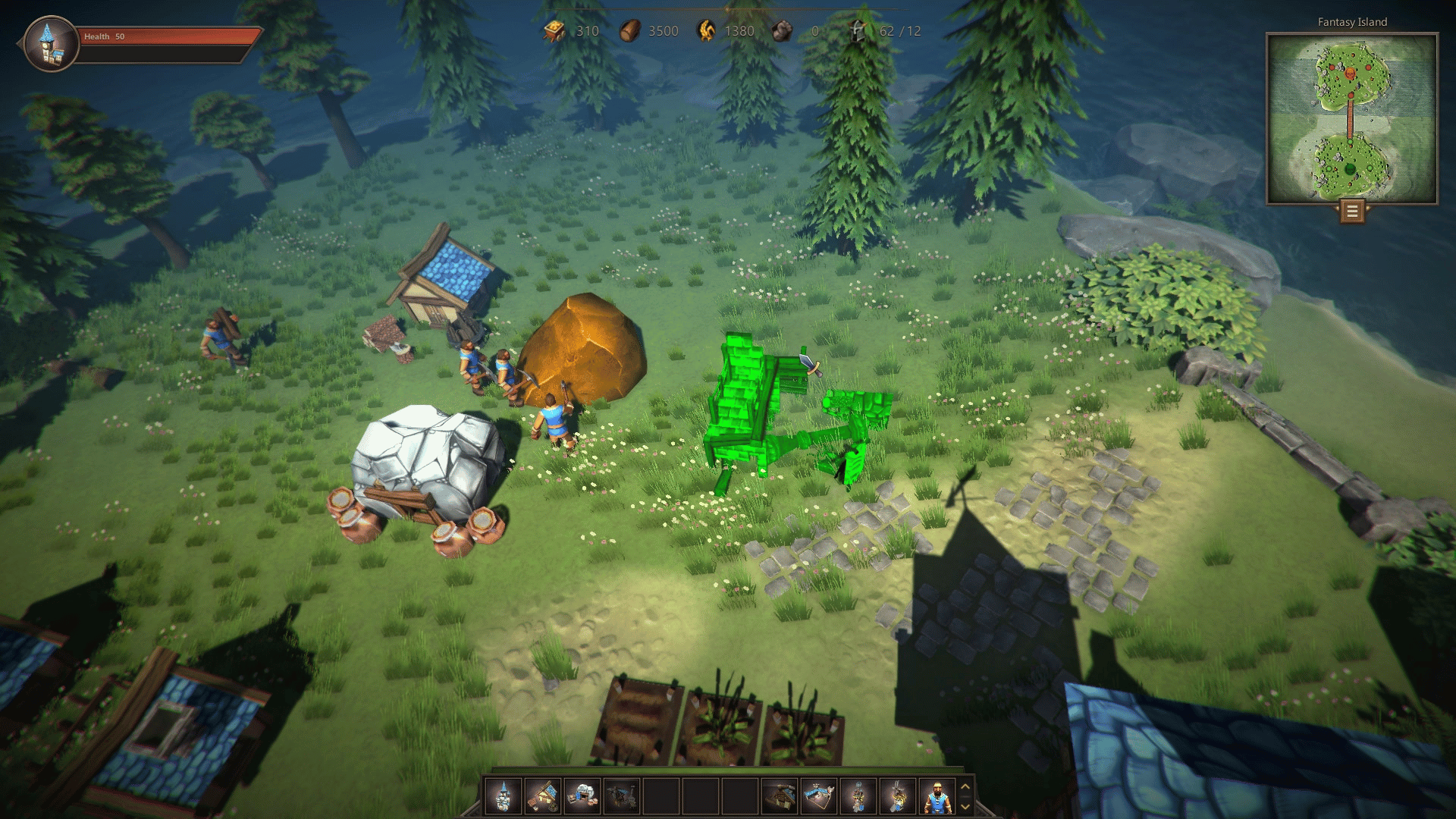Click the green skull home base marker
Screen dimensions: 1456x819
1350,168
